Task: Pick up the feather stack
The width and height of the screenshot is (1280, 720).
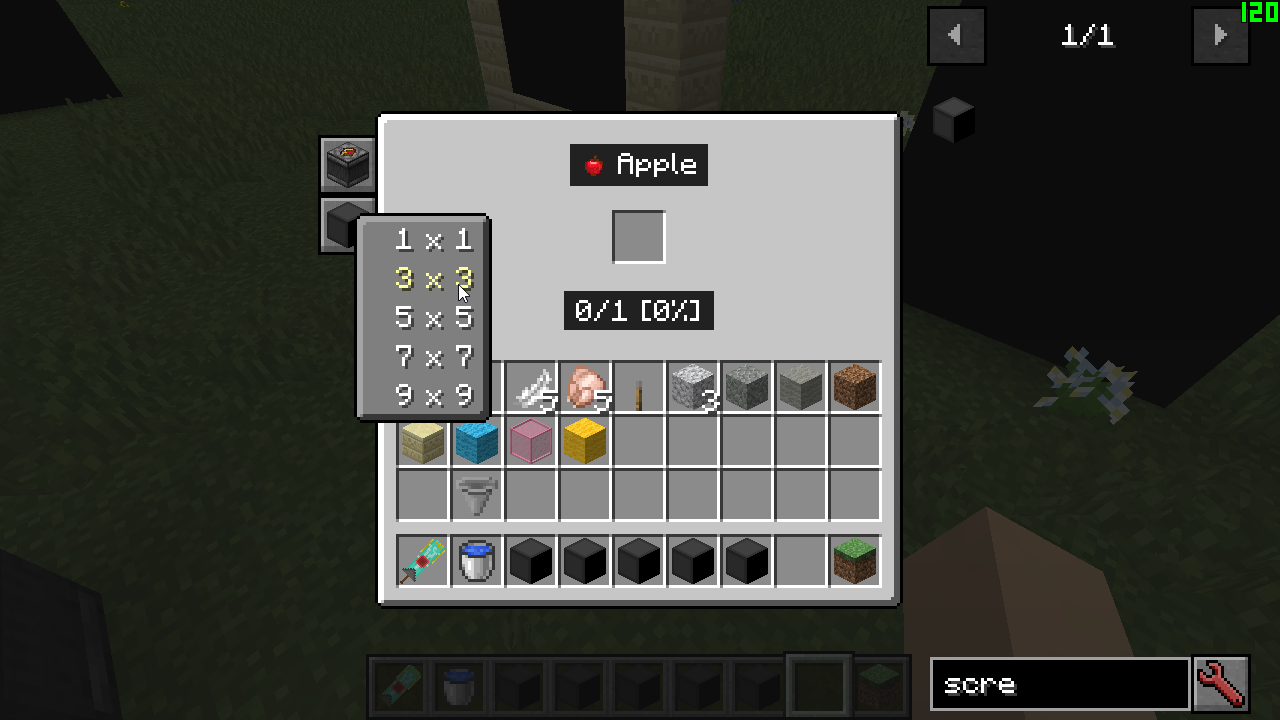Action: pyautogui.click(x=531, y=387)
